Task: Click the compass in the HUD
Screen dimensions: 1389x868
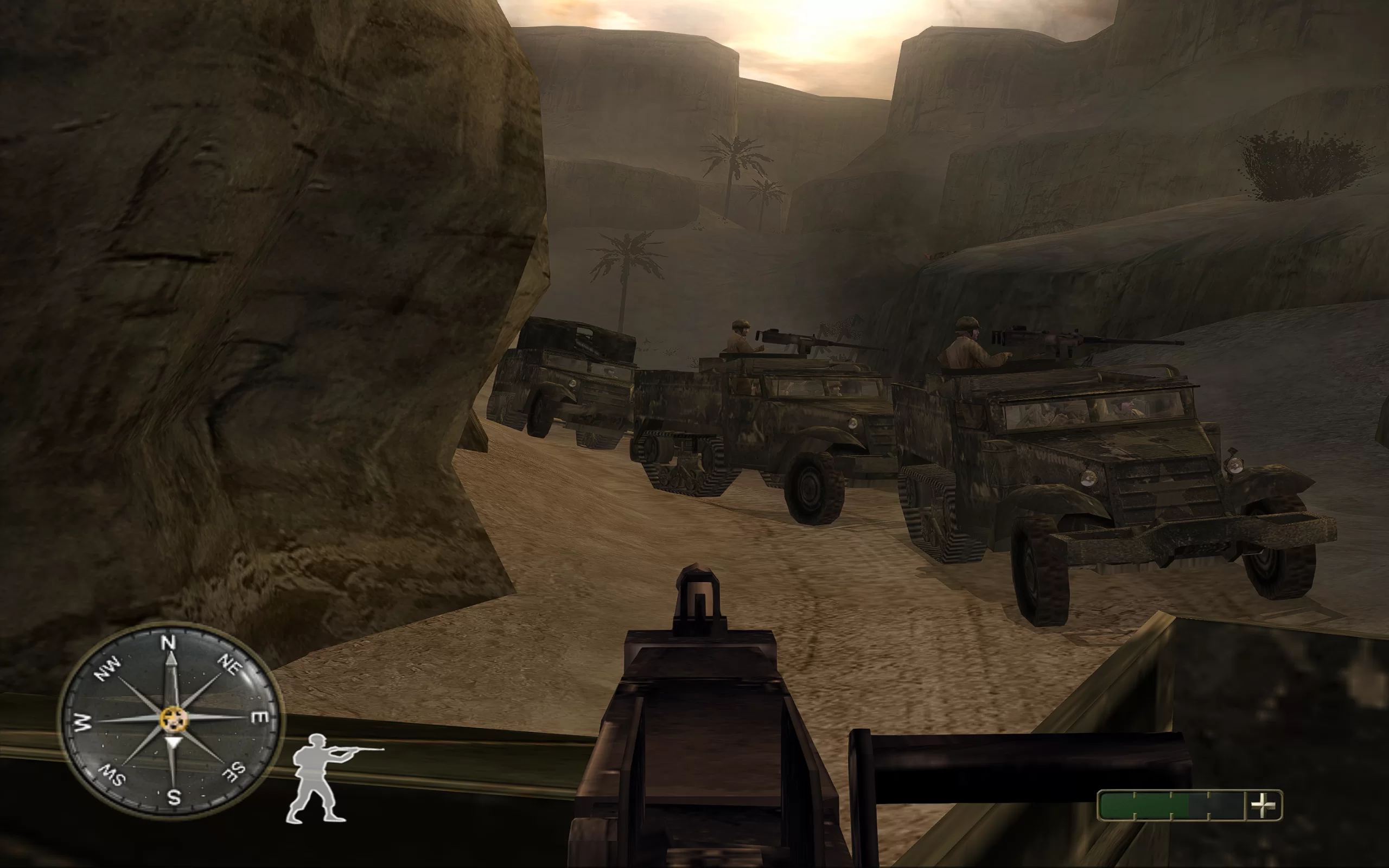Action: [171, 720]
